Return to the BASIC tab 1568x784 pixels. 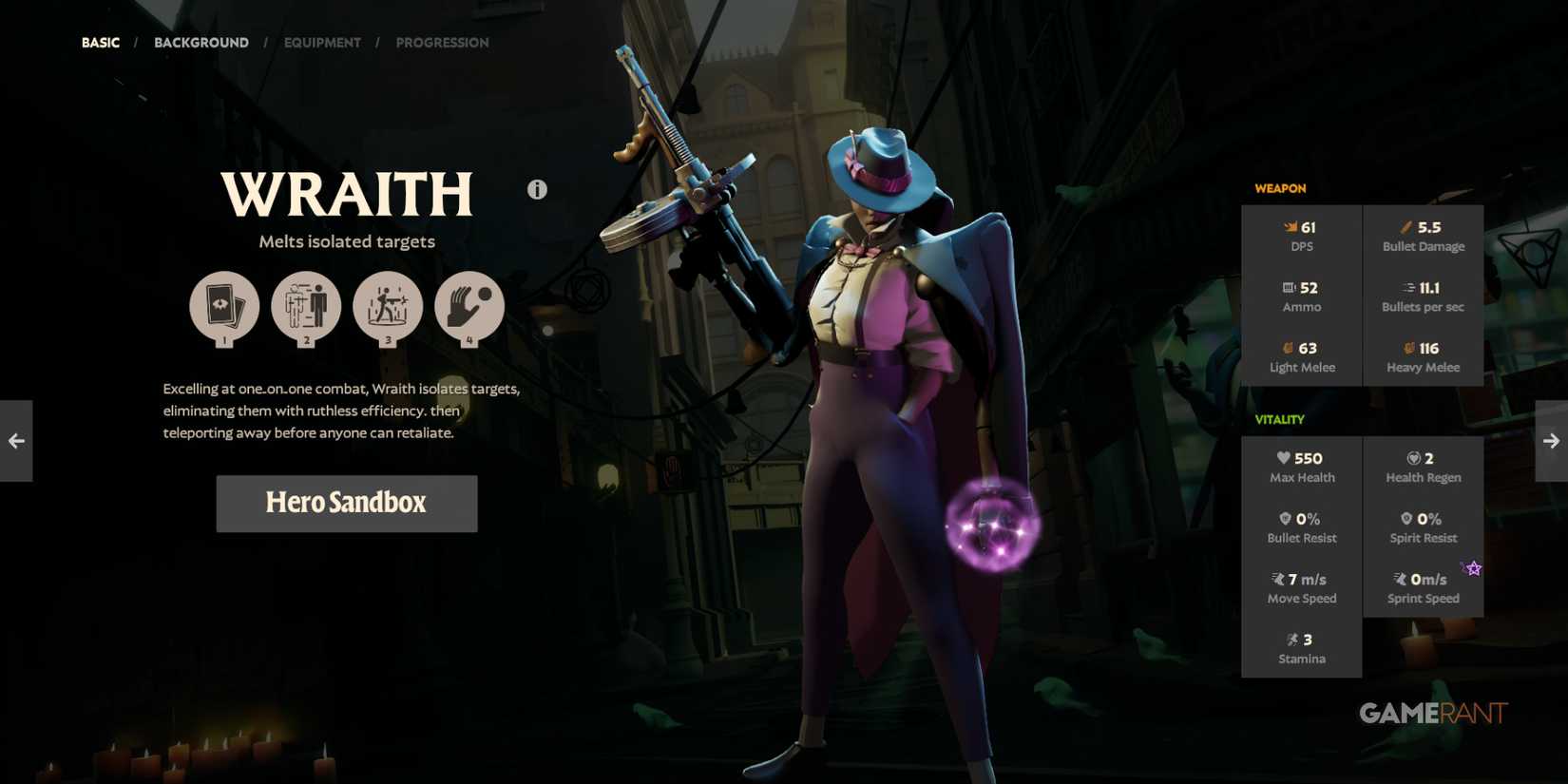[x=100, y=42]
